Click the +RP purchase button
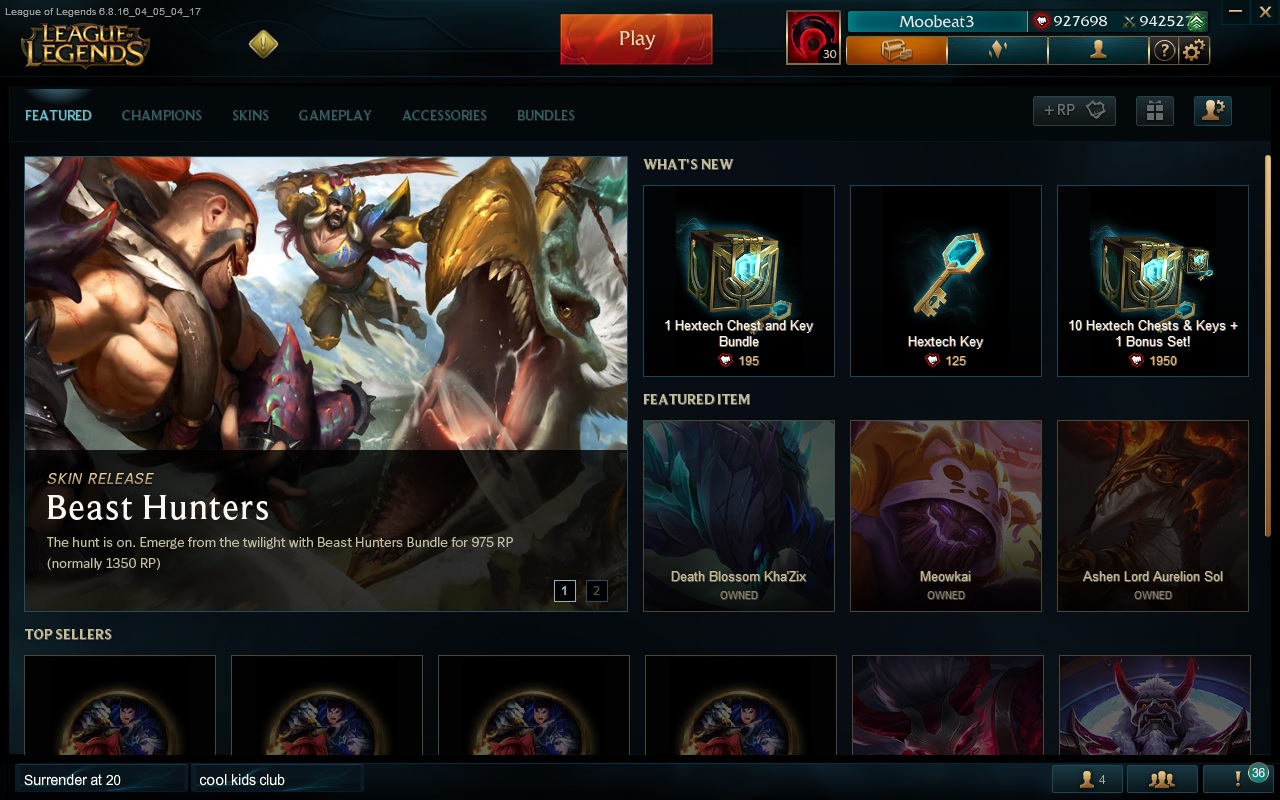The width and height of the screenshot is (1280, 800). 1073,111
